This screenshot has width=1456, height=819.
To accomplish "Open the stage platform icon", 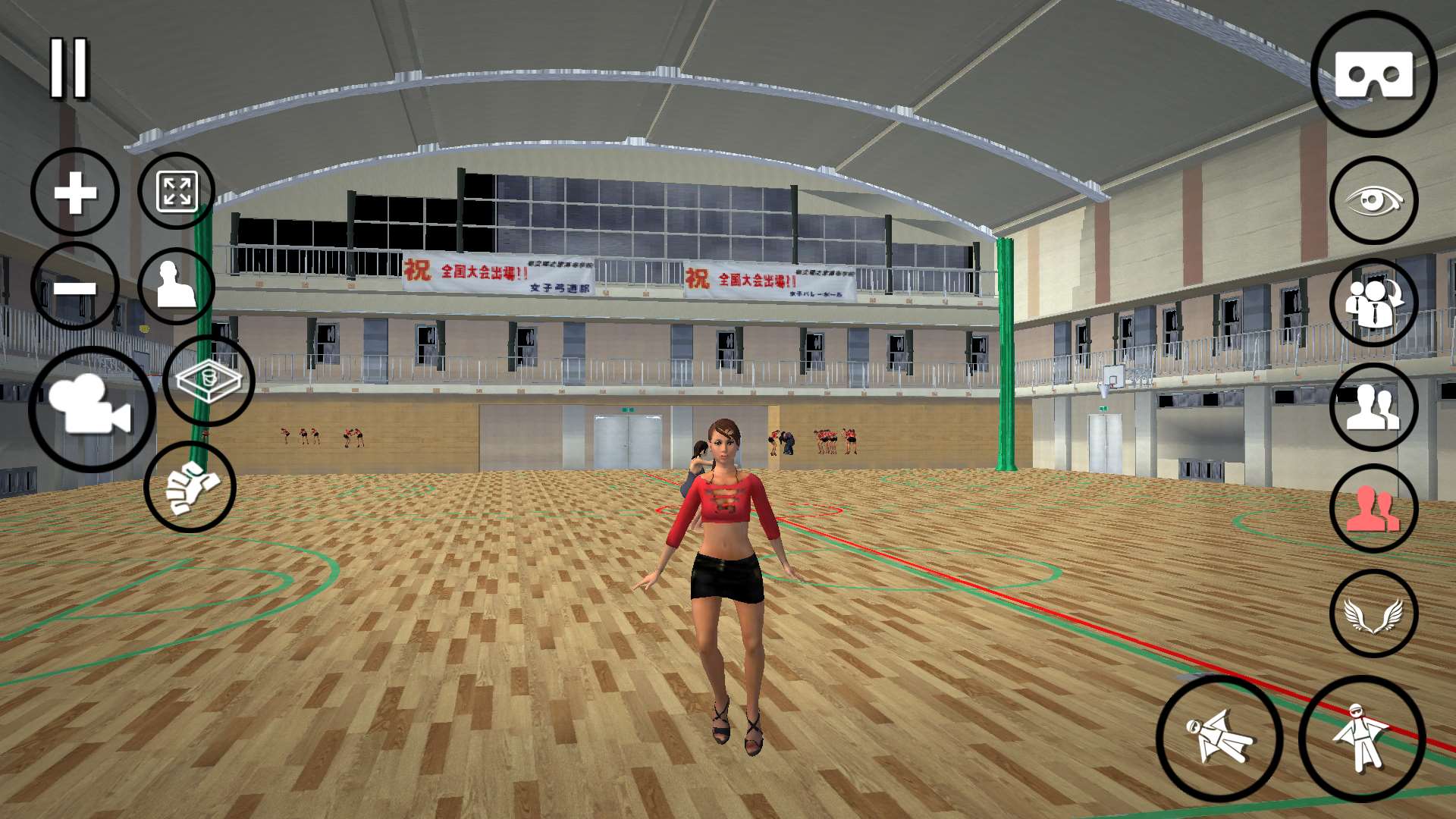I will point(209,381).
